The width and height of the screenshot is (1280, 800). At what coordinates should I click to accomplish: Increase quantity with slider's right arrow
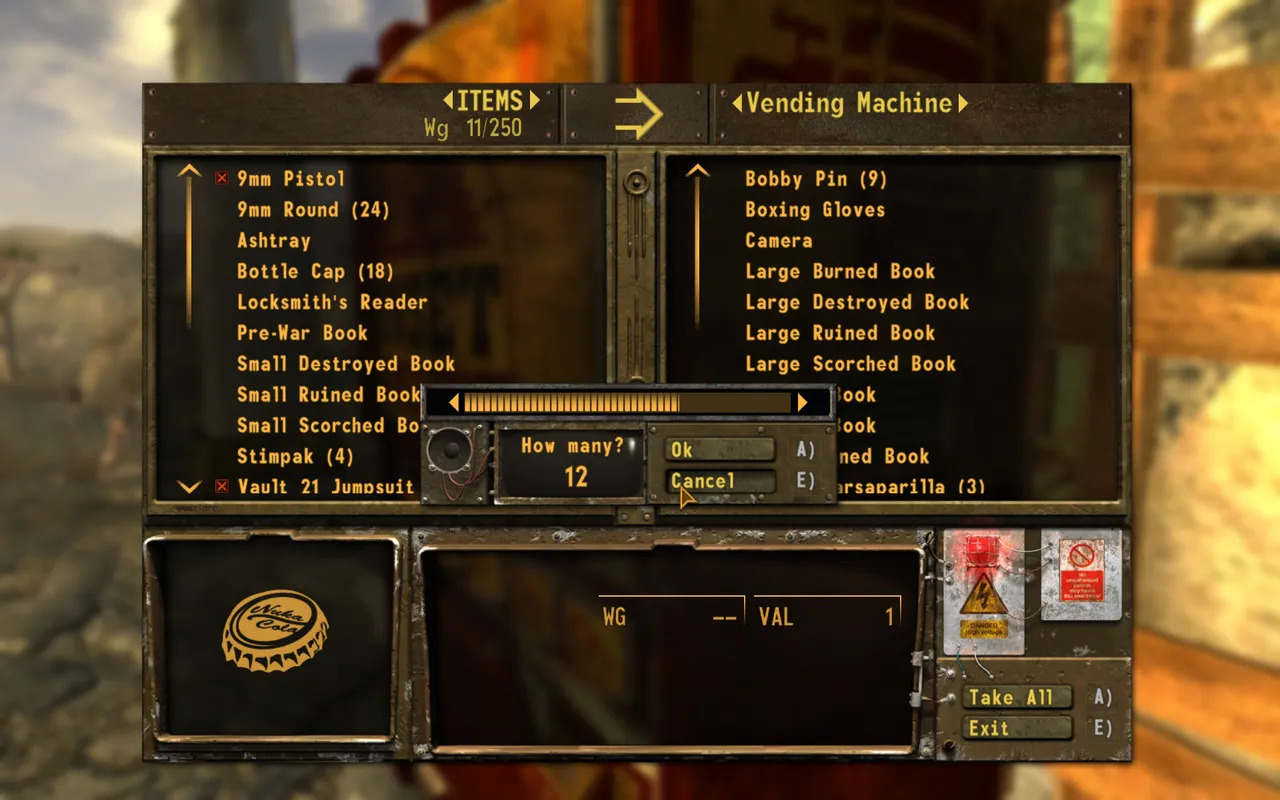[x=802, y=402]
